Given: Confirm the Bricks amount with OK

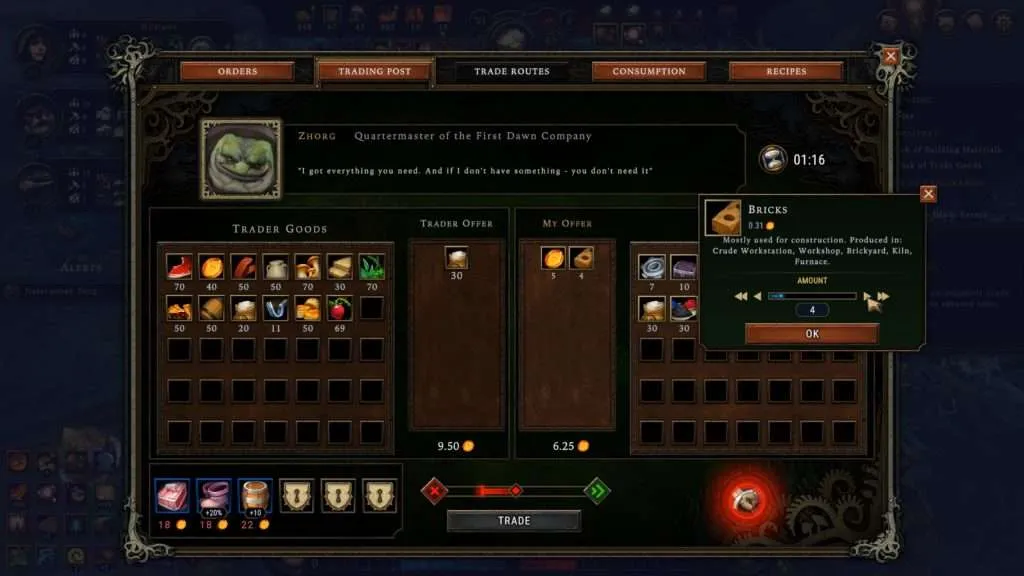Looking at the screenshot, I should click(811, 334).
